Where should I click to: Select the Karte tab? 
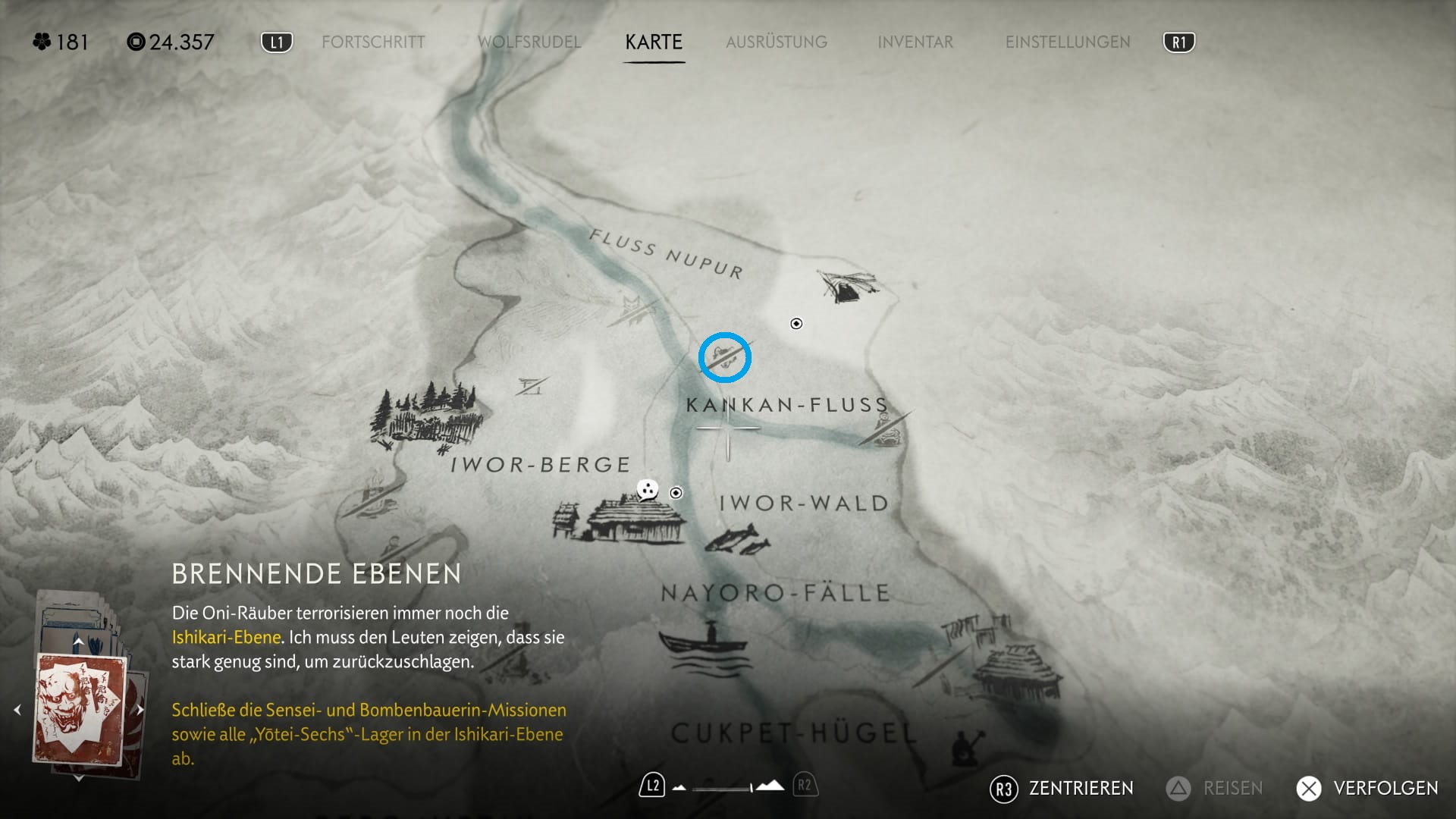pos(654,42)
